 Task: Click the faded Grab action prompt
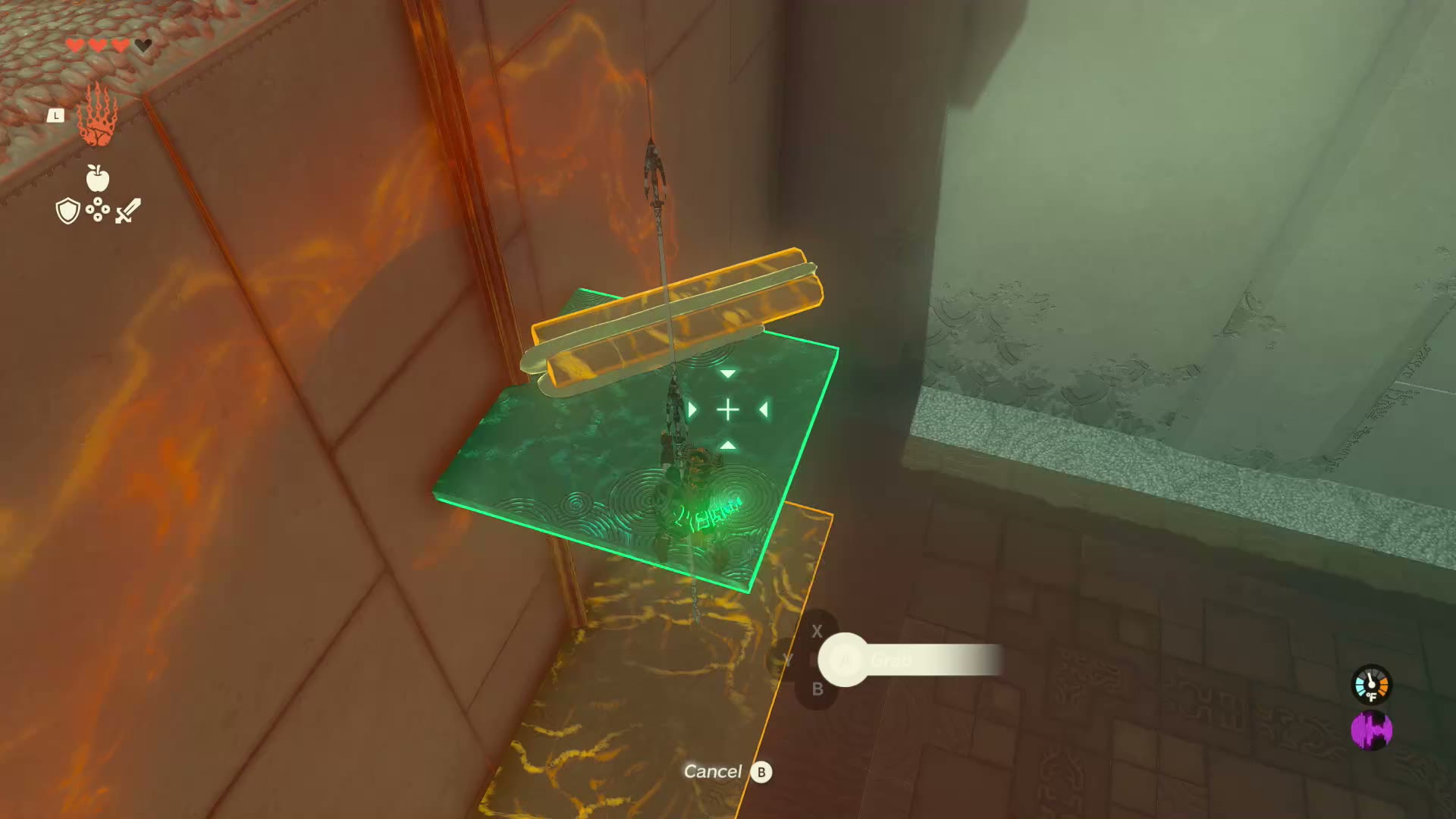tap(891, 661)
